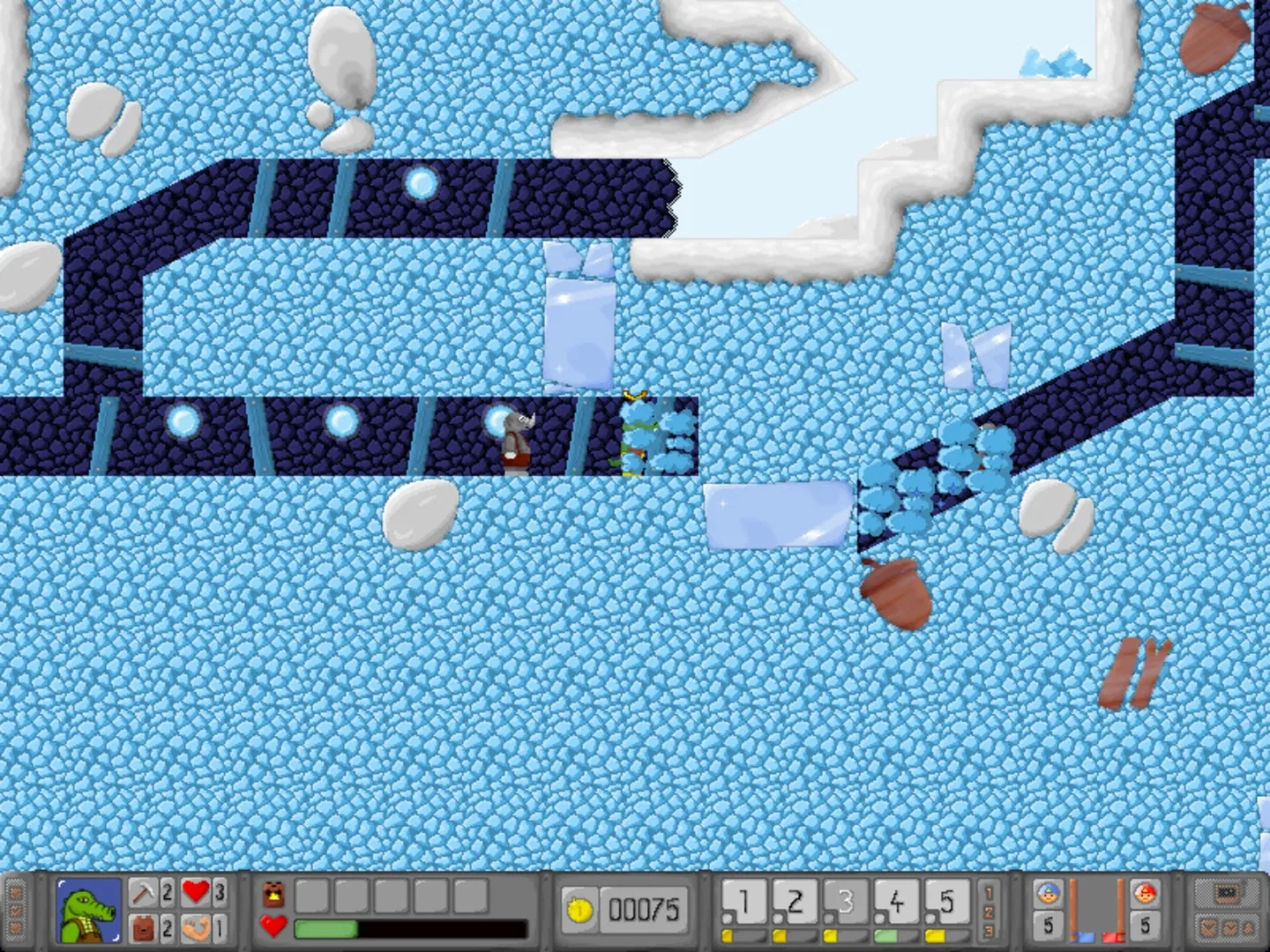Click the dotted screen icon at far right
Image resolution: width=1270 pixels, height=952 pixels.
(x=1227, y=895)
